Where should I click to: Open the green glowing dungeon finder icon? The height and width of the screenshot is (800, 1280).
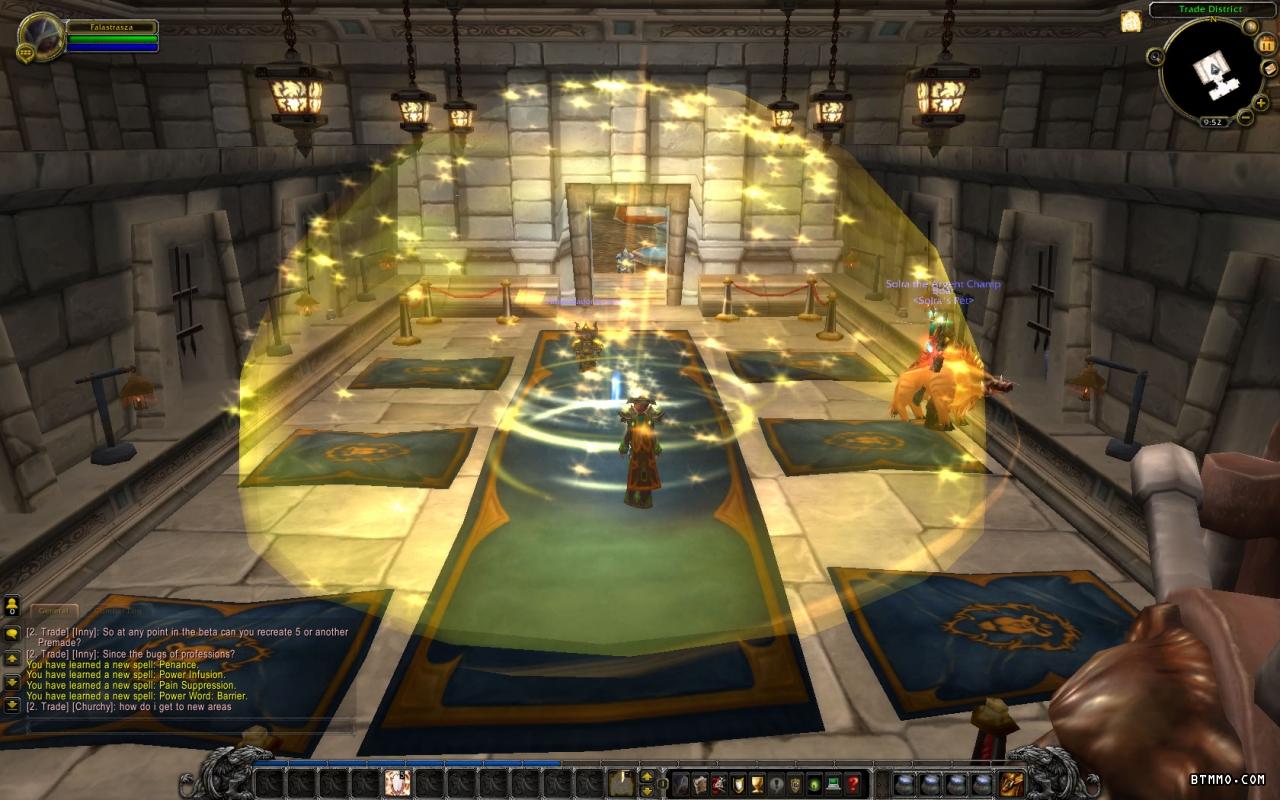tap(815, 783)
